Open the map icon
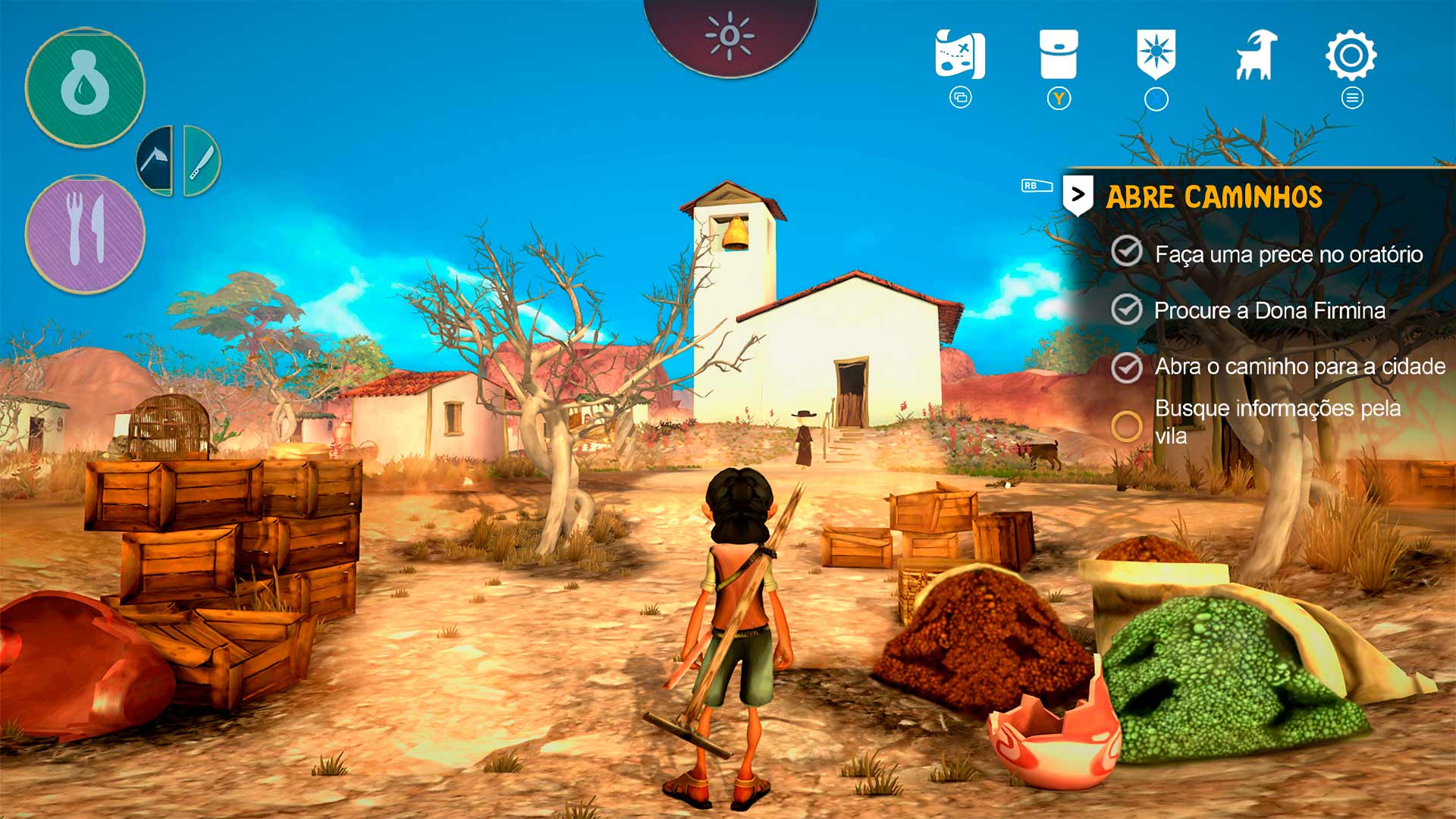 point(960,55)
